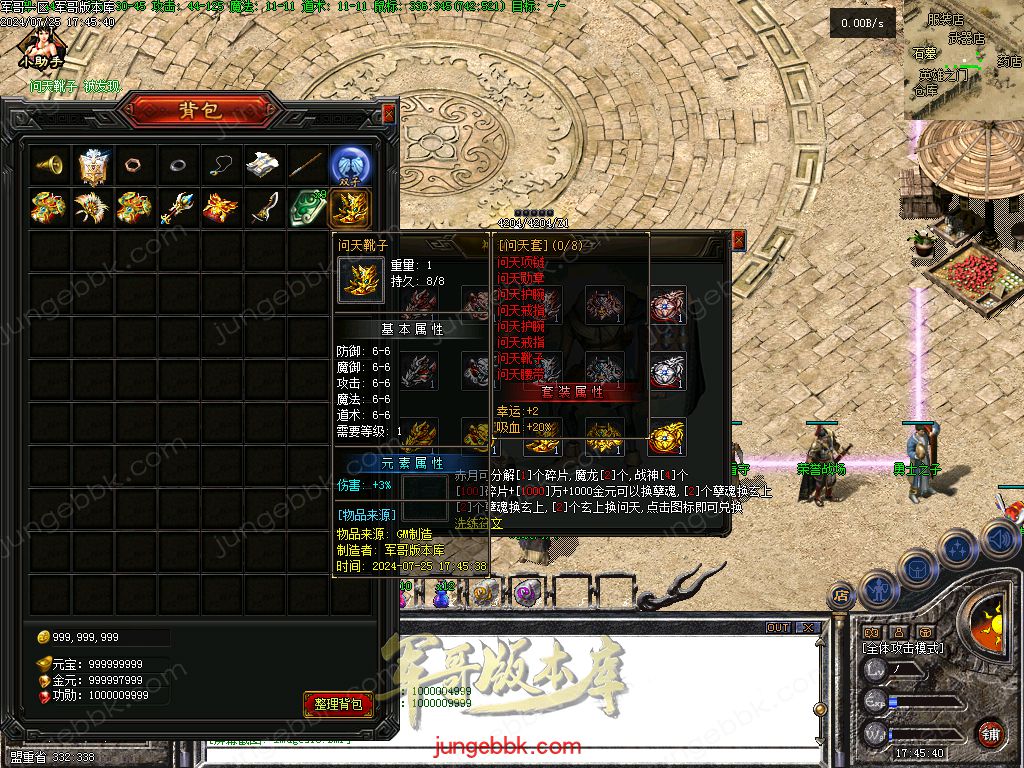Open the 小助手 helper portrait

click(x=40, y=47)
